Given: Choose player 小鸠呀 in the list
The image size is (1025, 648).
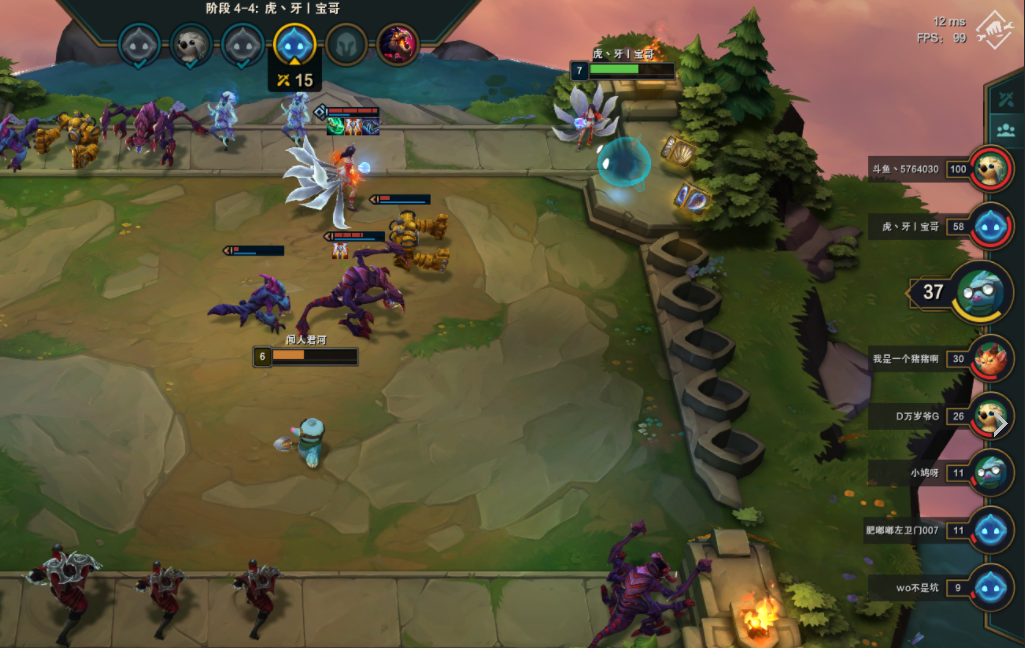Looking at the screenshot, I should coord(991,472).
